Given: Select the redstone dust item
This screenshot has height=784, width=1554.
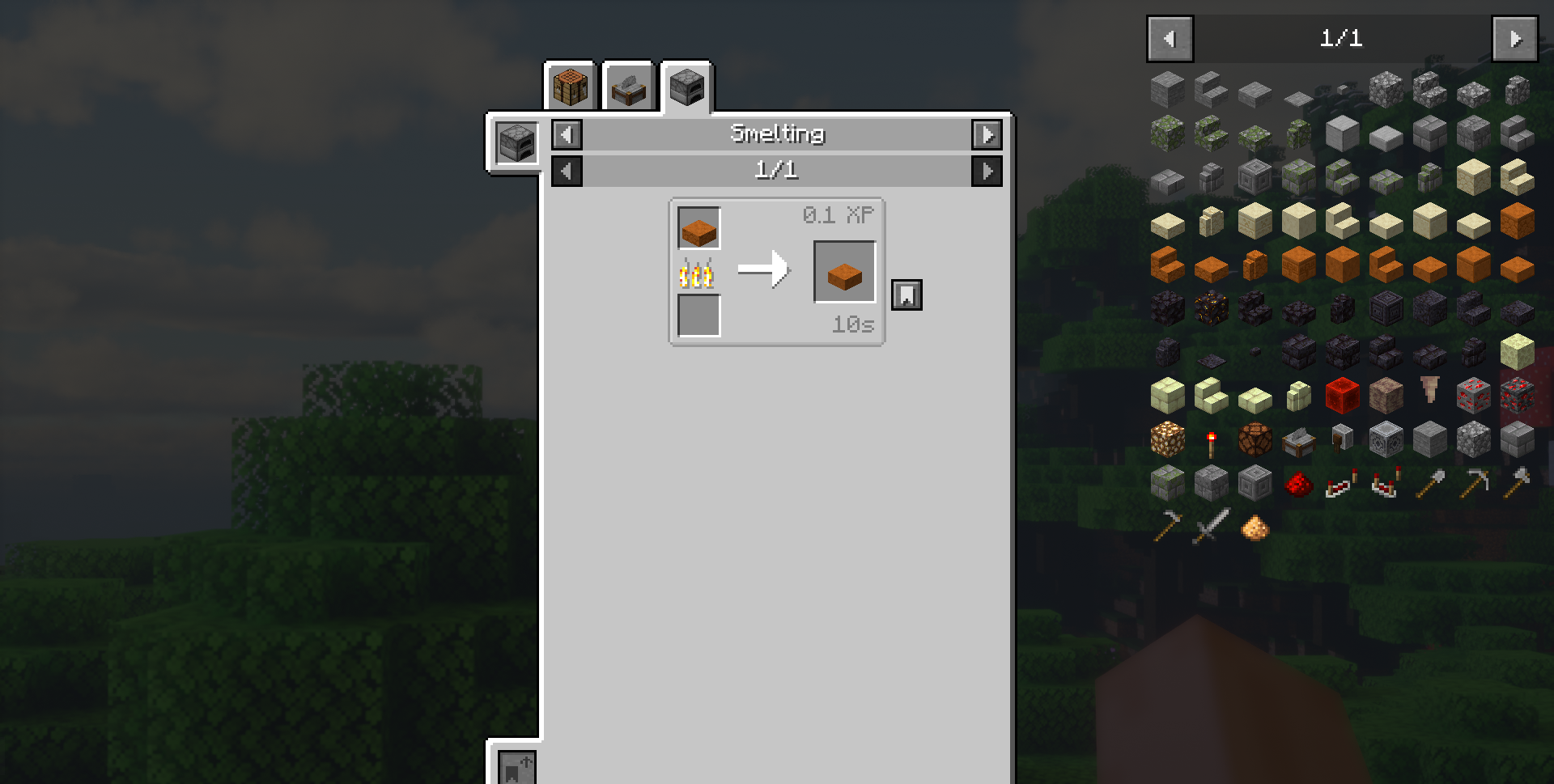Looking at the screenshot, I should (x=1299, y=483).
